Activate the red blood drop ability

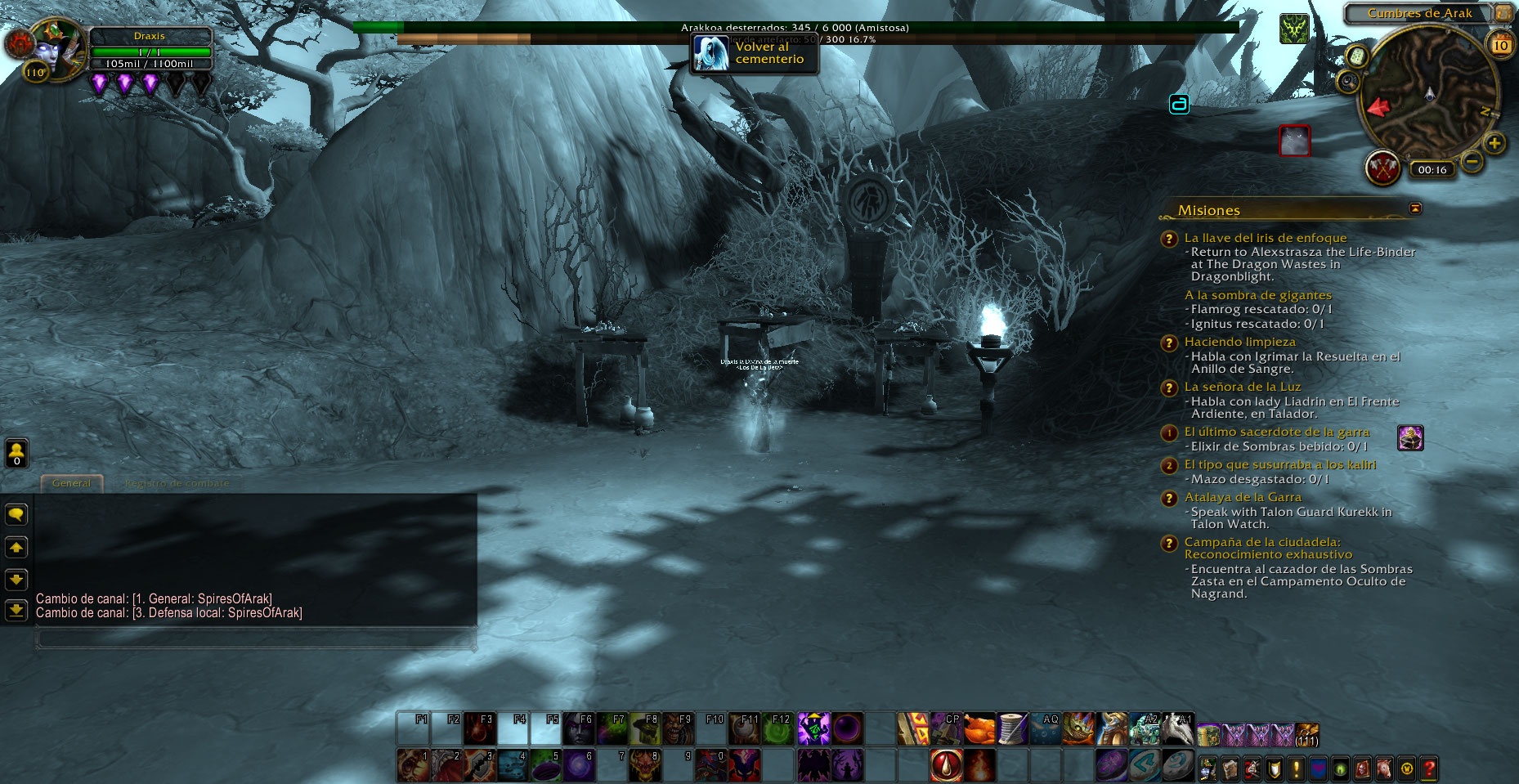[x=946, y=766]
